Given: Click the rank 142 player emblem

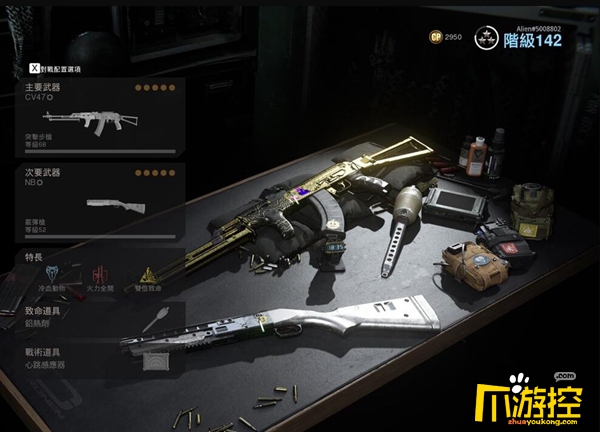Looking at the screenshot, I should coord(489,37).
